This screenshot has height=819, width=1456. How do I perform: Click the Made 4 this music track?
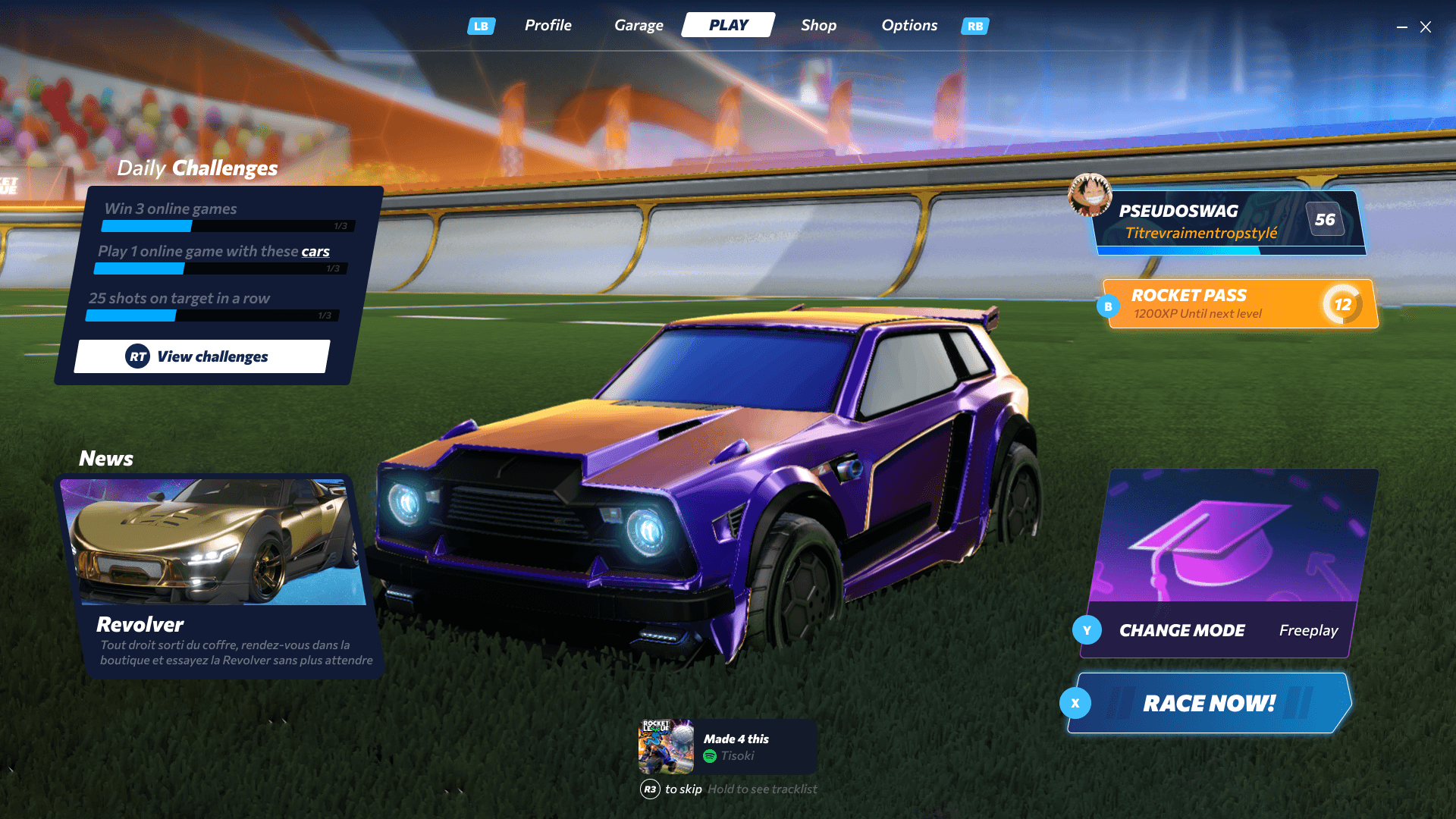point(727,747)
